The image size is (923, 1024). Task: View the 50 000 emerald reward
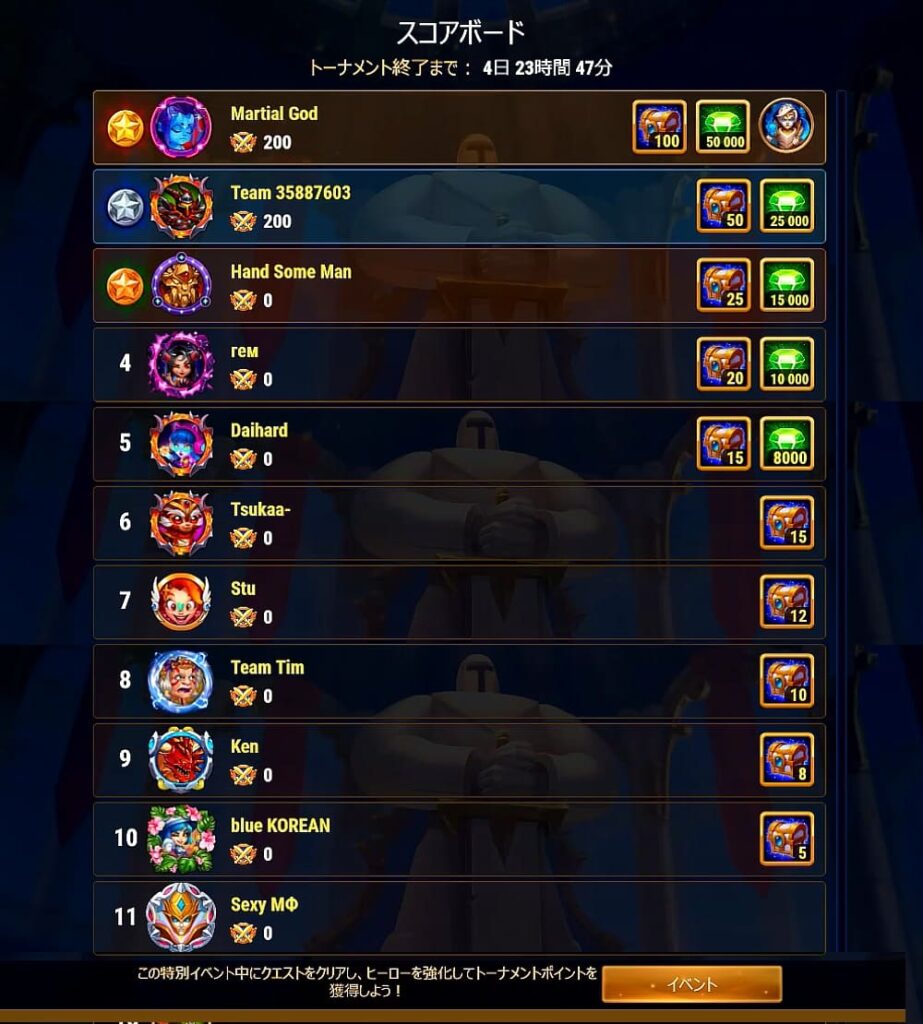(x=722, y=126)
